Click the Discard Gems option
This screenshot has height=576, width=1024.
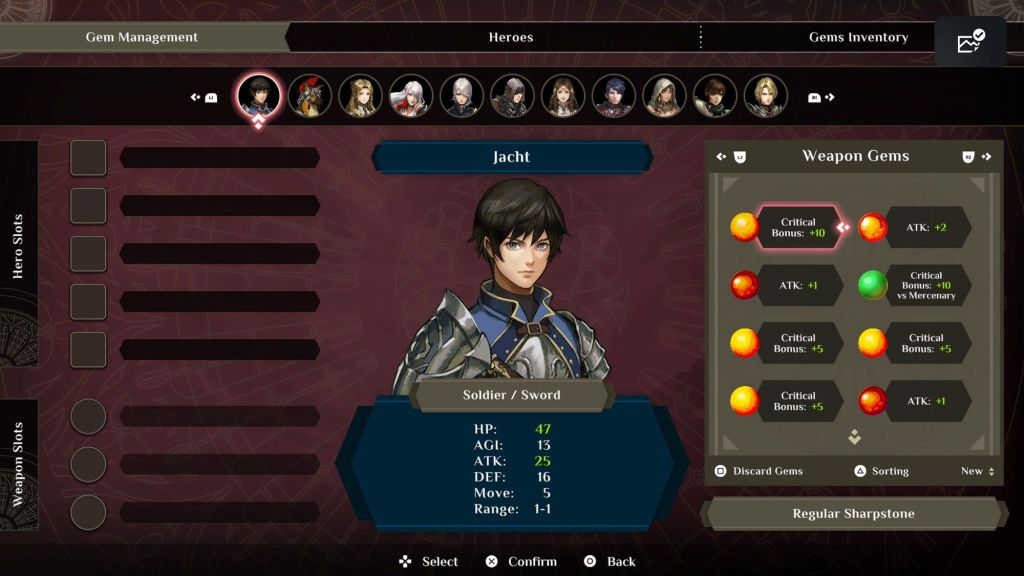[759, 471]
